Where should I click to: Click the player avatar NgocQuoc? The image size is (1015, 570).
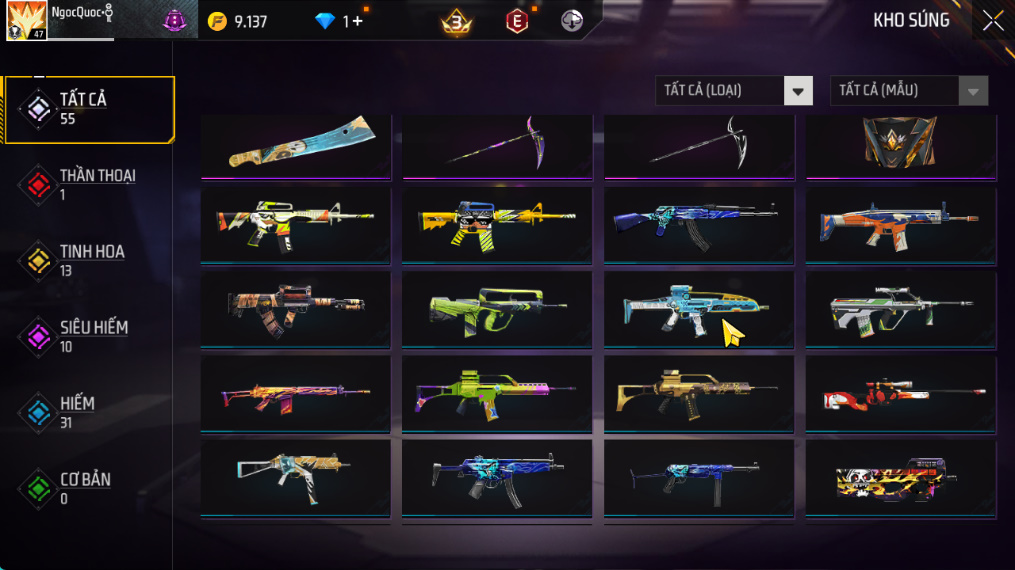tap(26, 21)
